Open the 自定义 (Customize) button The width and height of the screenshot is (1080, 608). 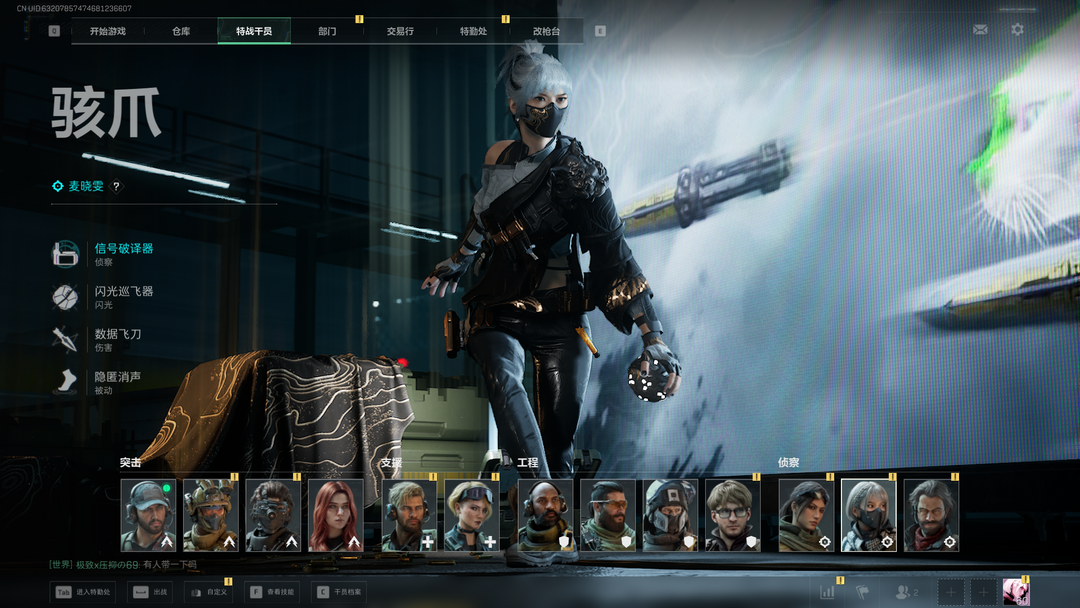[208, 592]
